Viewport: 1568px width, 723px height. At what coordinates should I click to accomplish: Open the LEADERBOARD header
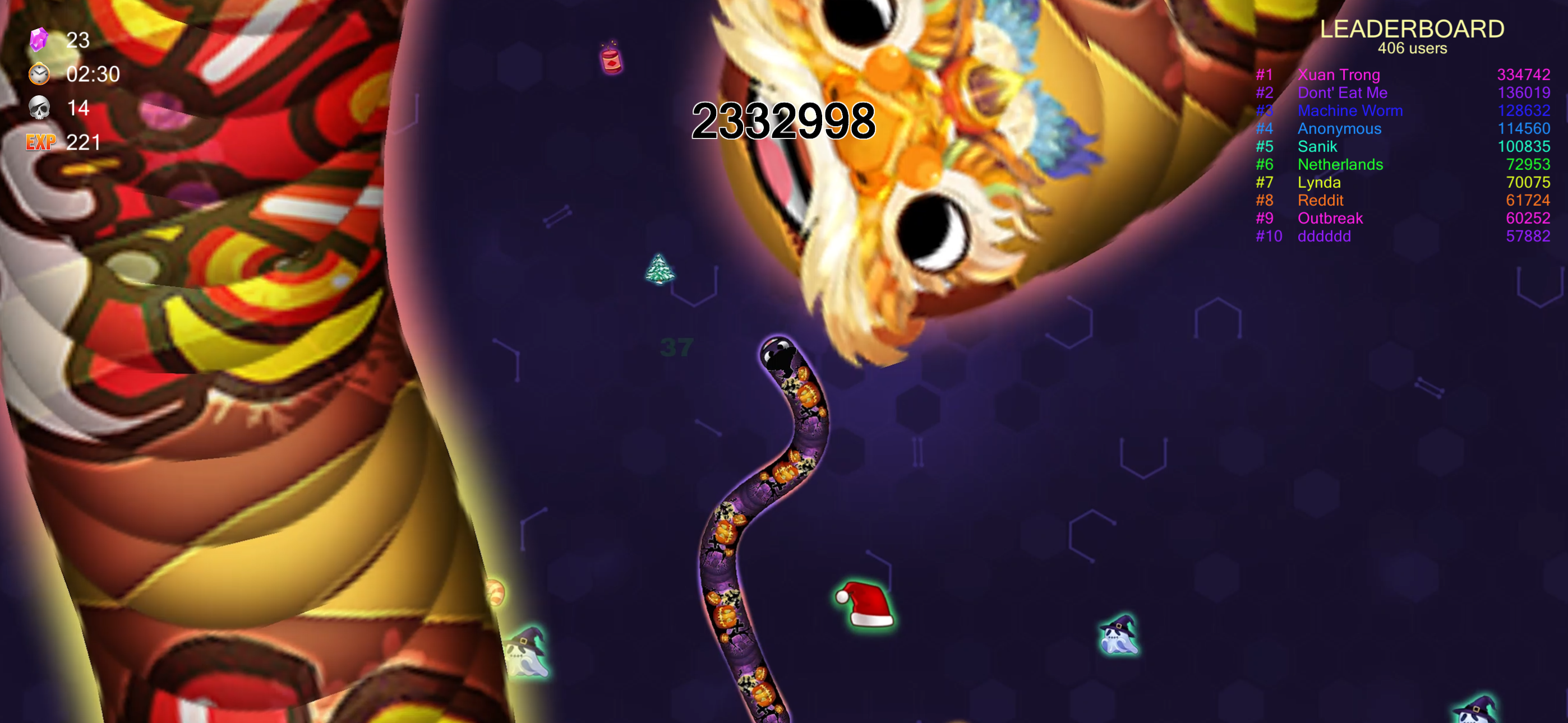1412,29
